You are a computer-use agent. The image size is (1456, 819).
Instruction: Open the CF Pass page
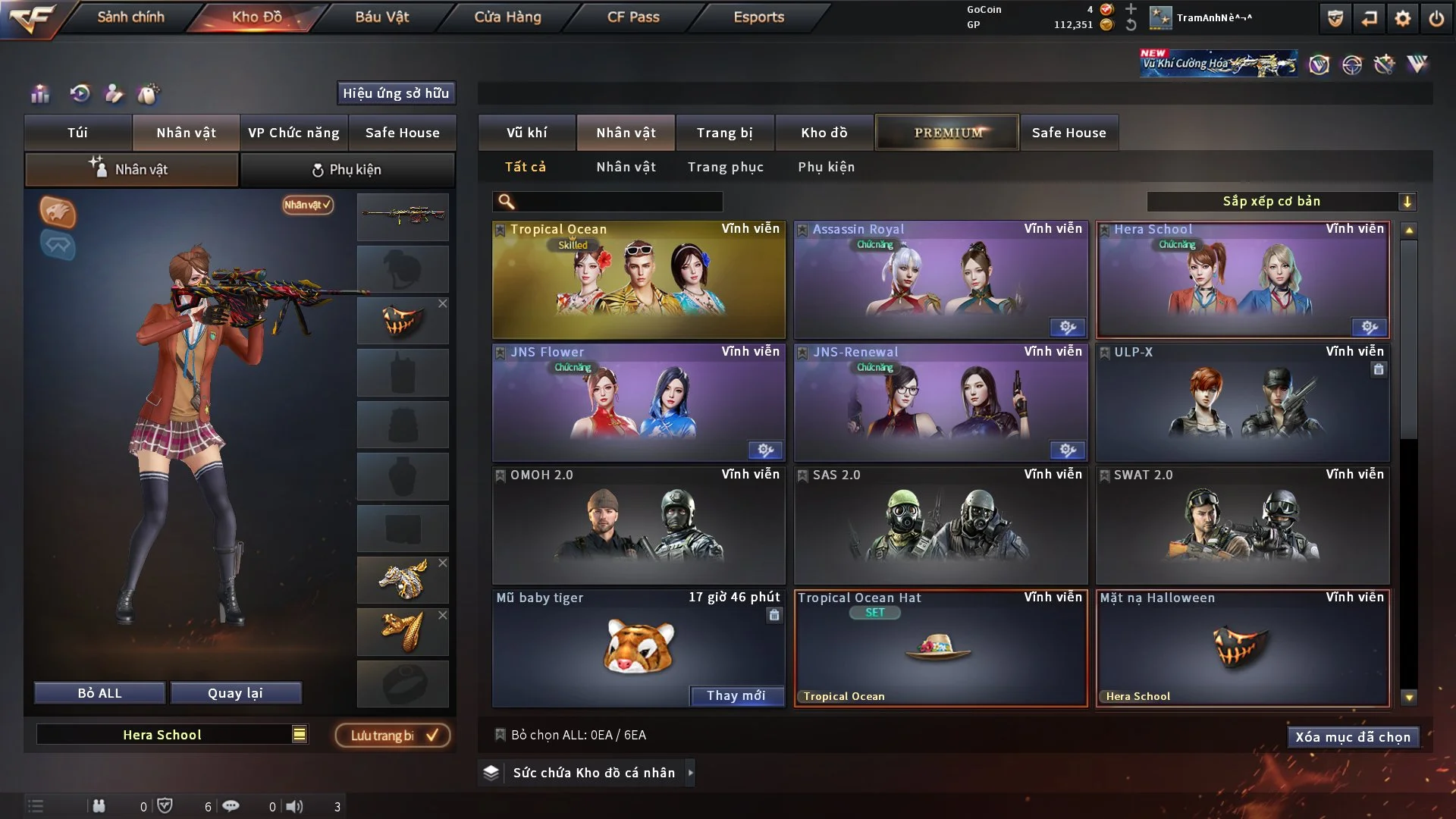pos(633,17)
